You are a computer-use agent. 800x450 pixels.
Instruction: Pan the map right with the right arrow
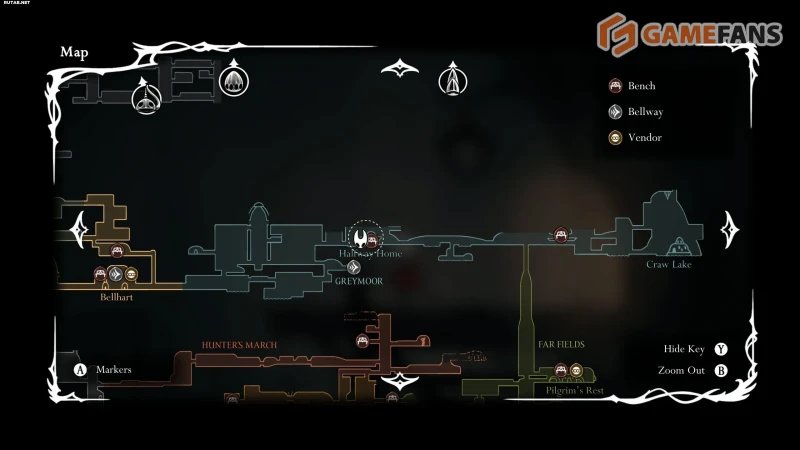(x=731, y=230)
